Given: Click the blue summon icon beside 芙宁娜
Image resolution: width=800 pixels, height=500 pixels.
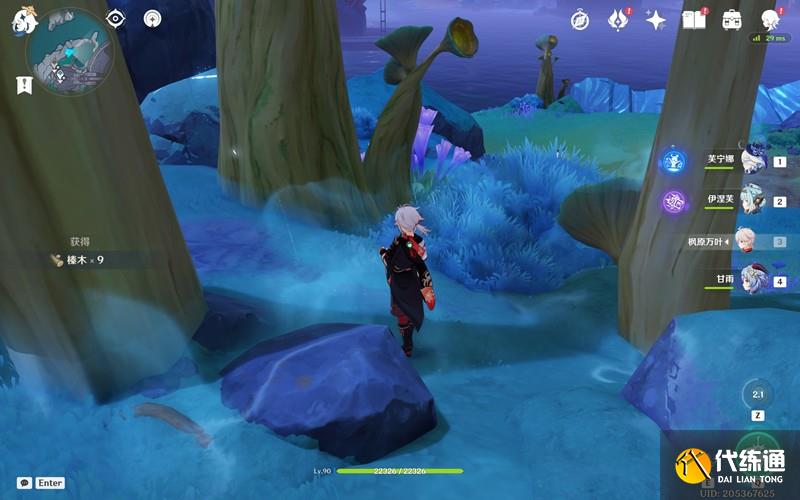Looking at the screenshot, I should (673, 160).
